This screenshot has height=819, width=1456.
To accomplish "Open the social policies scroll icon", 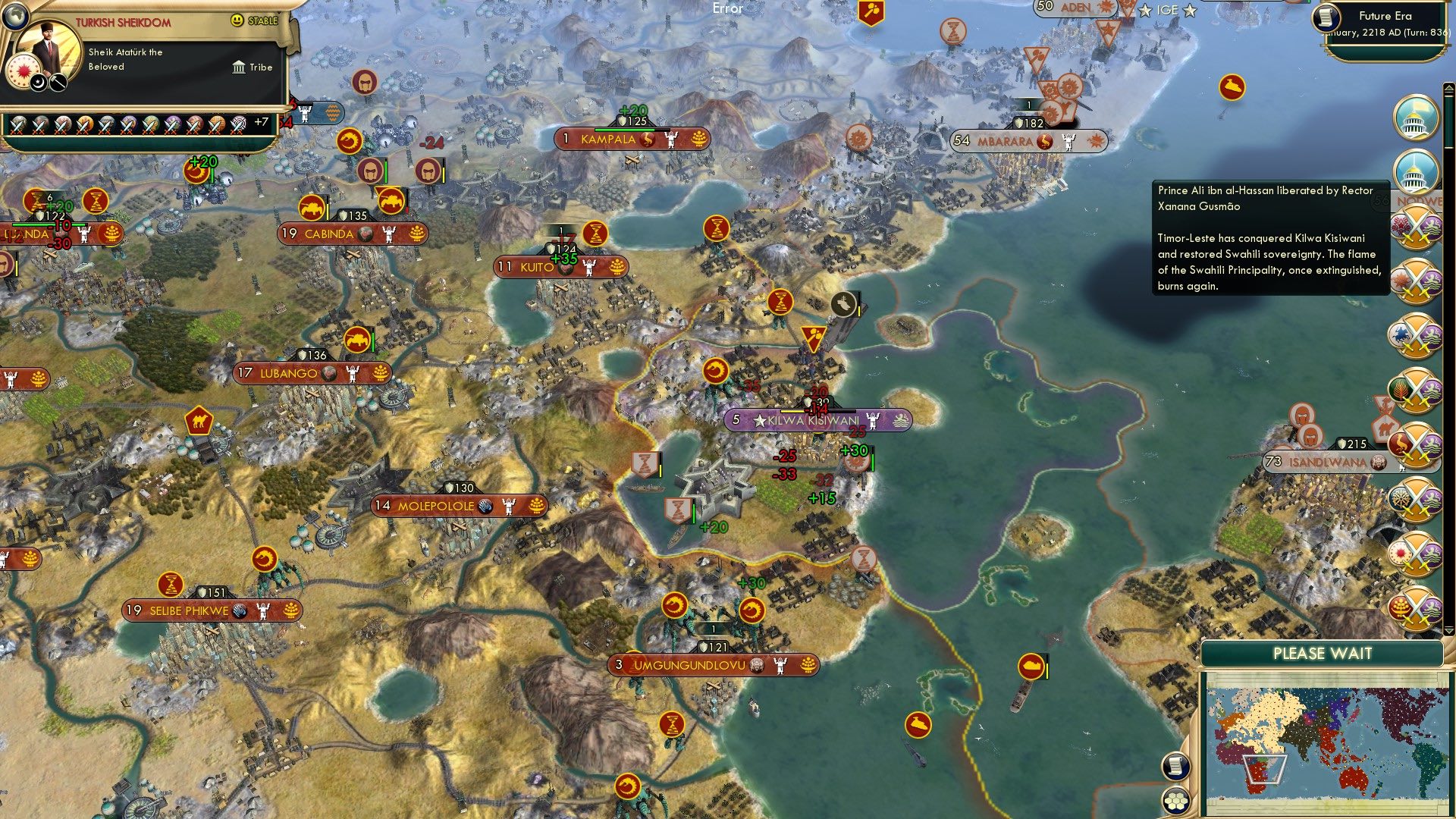I will click(1175, 764).
